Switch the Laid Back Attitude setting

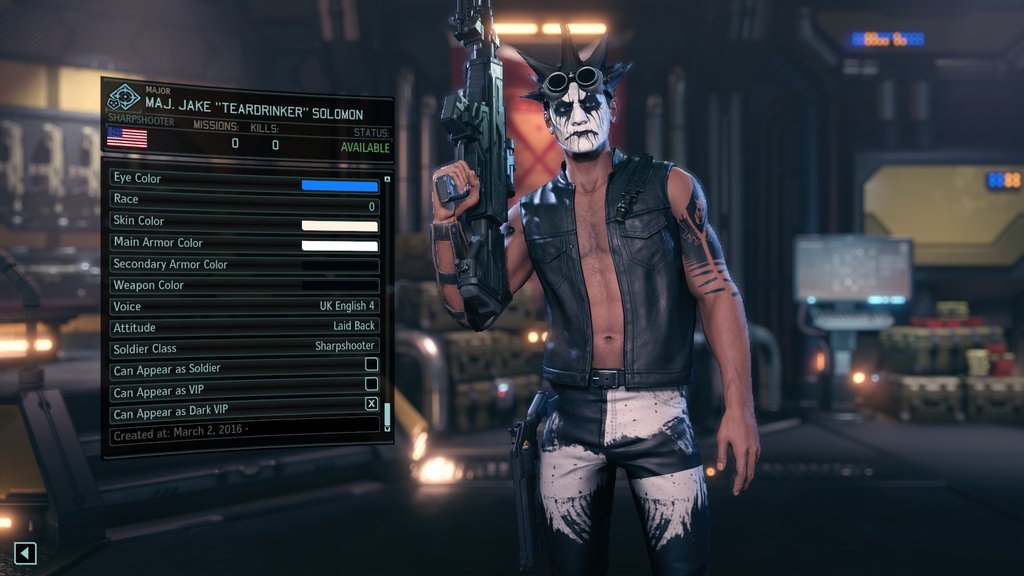click(x=245, y=328)
